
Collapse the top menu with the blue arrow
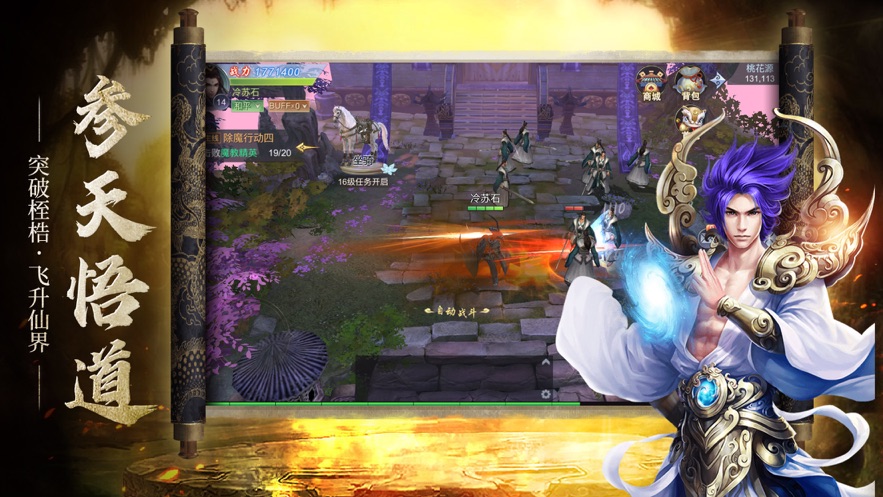point(720,80)
